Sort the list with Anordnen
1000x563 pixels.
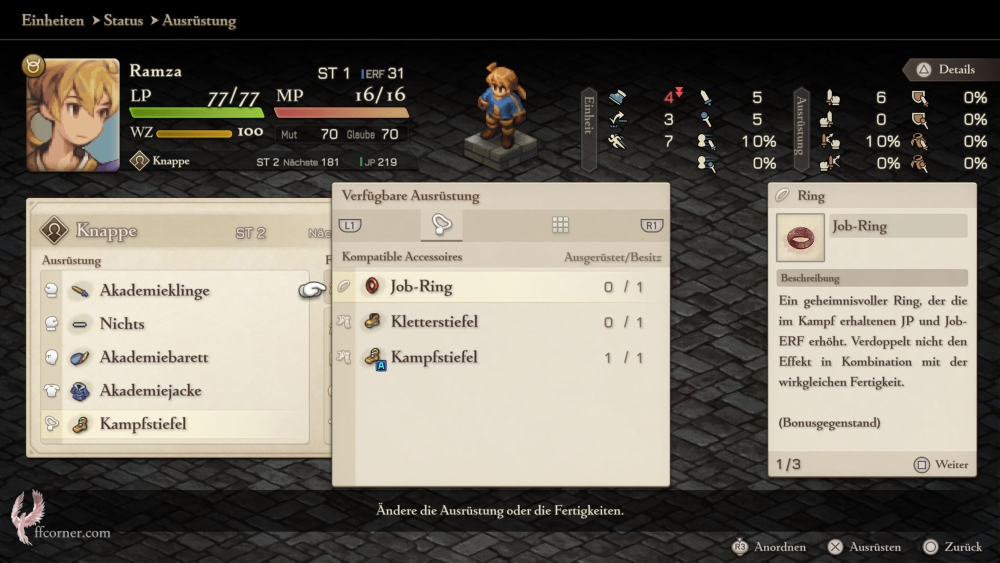point(770,547)
